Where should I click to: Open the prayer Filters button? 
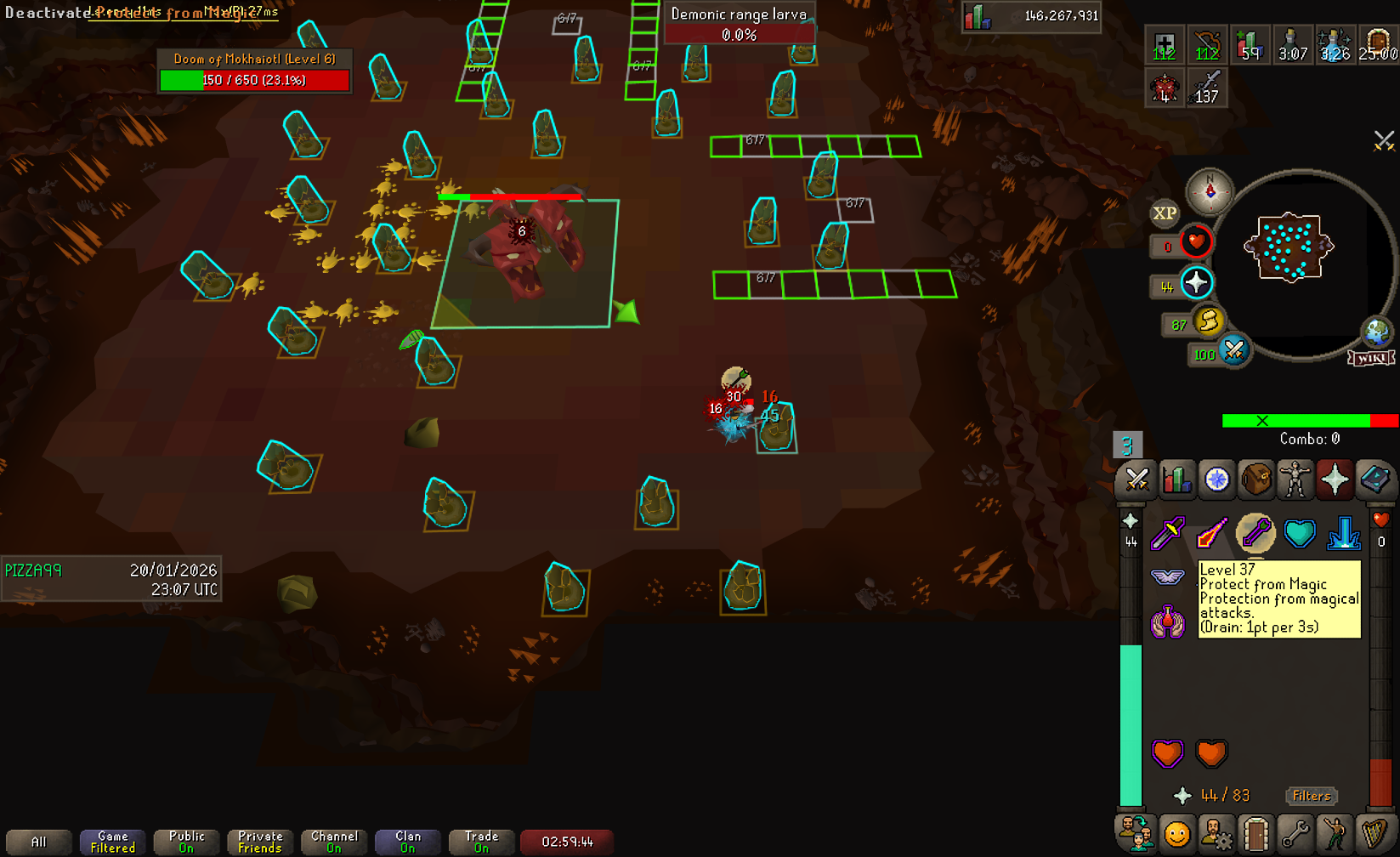pyautogui.click(x=1311, y=796)
